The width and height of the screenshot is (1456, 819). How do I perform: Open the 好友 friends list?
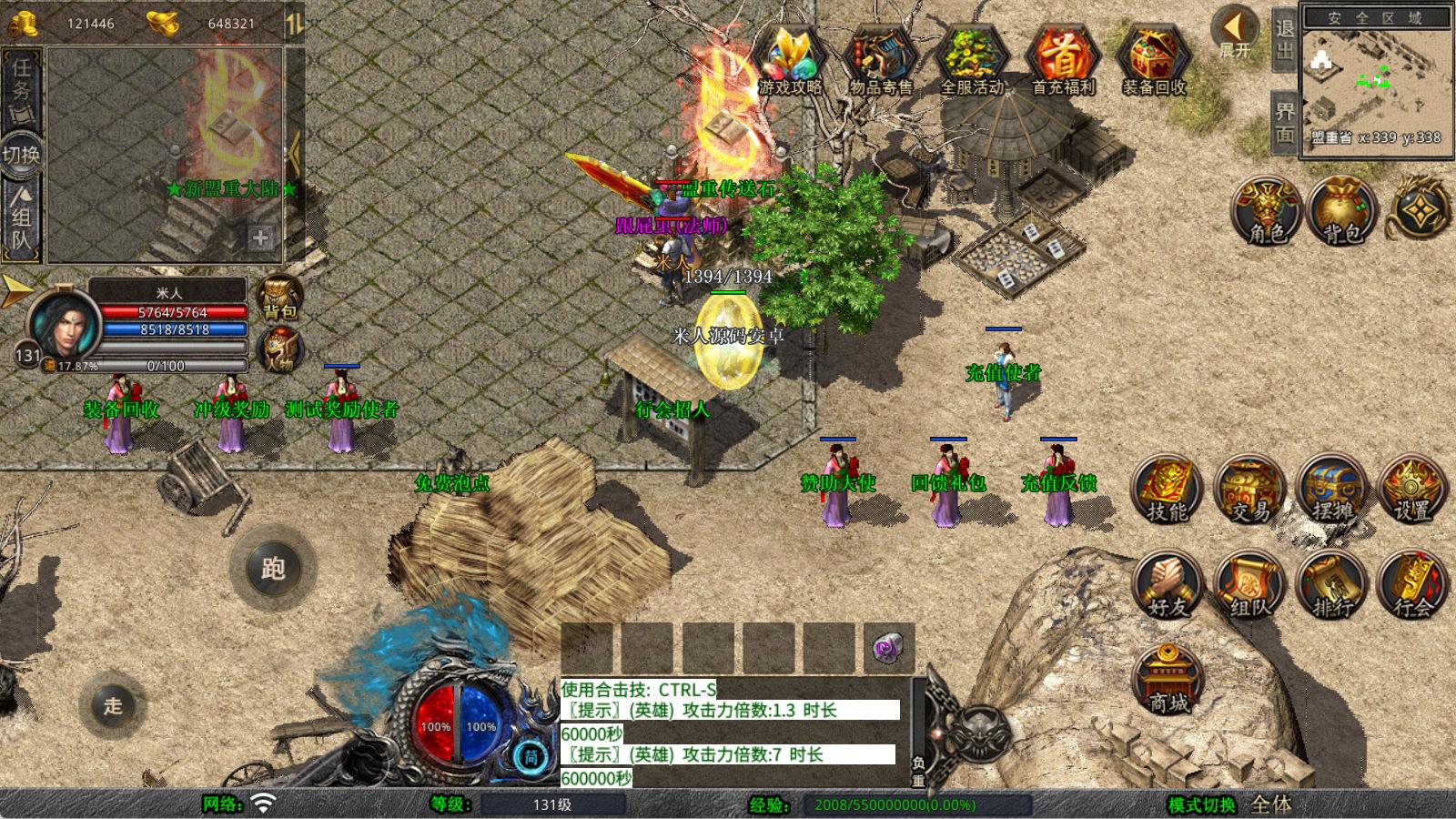tap(1167, 584)
